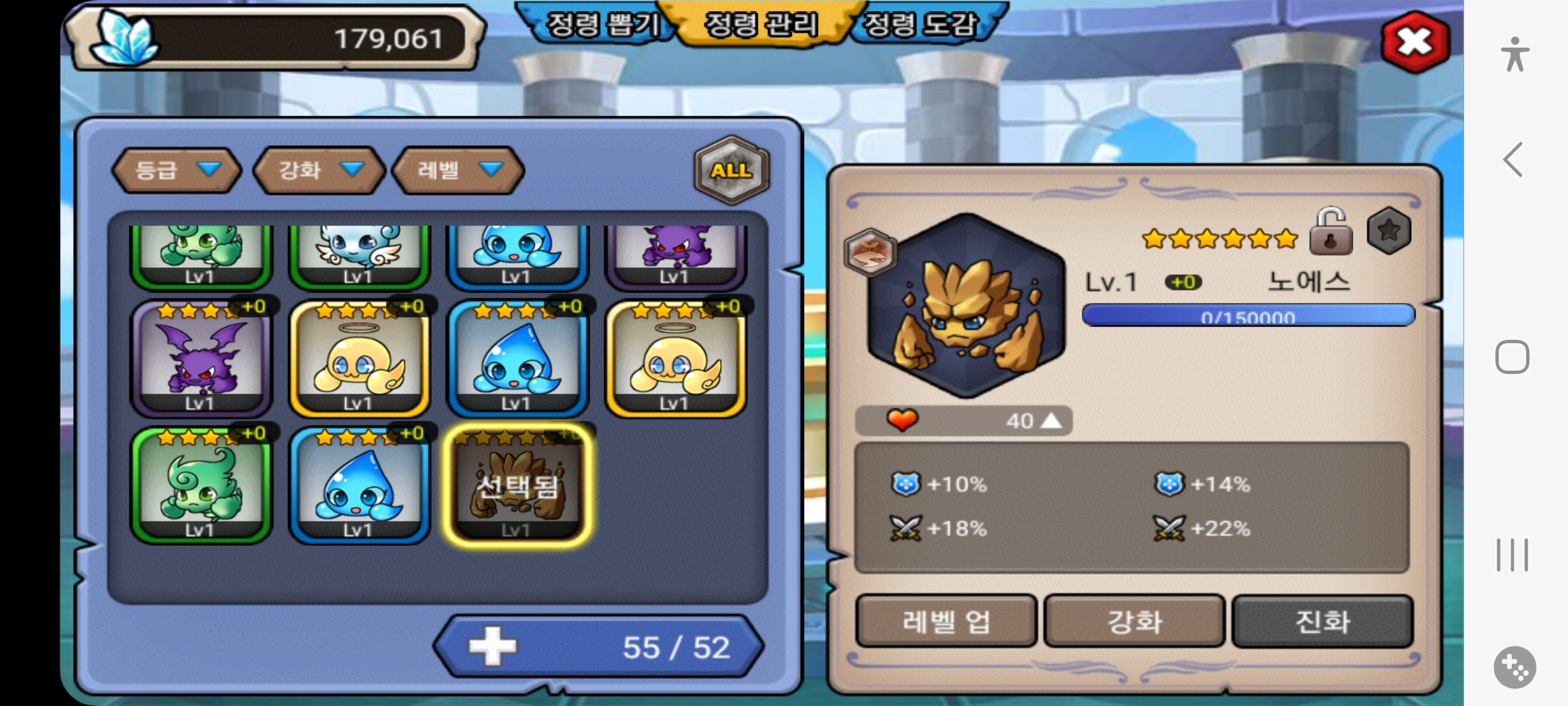Toggle the ALL hexagon filter
1568x706 pixels.
[x=732, y=170]
